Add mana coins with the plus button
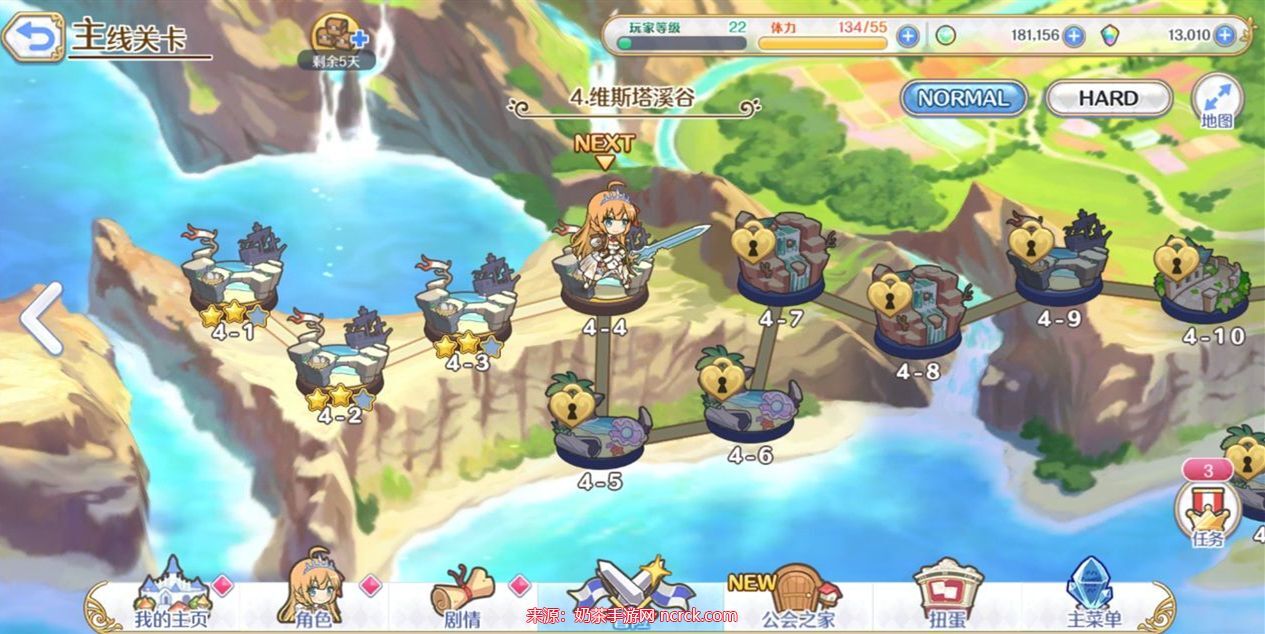The height and width of the screenshot is (634, 1265). pos(1073,37)
